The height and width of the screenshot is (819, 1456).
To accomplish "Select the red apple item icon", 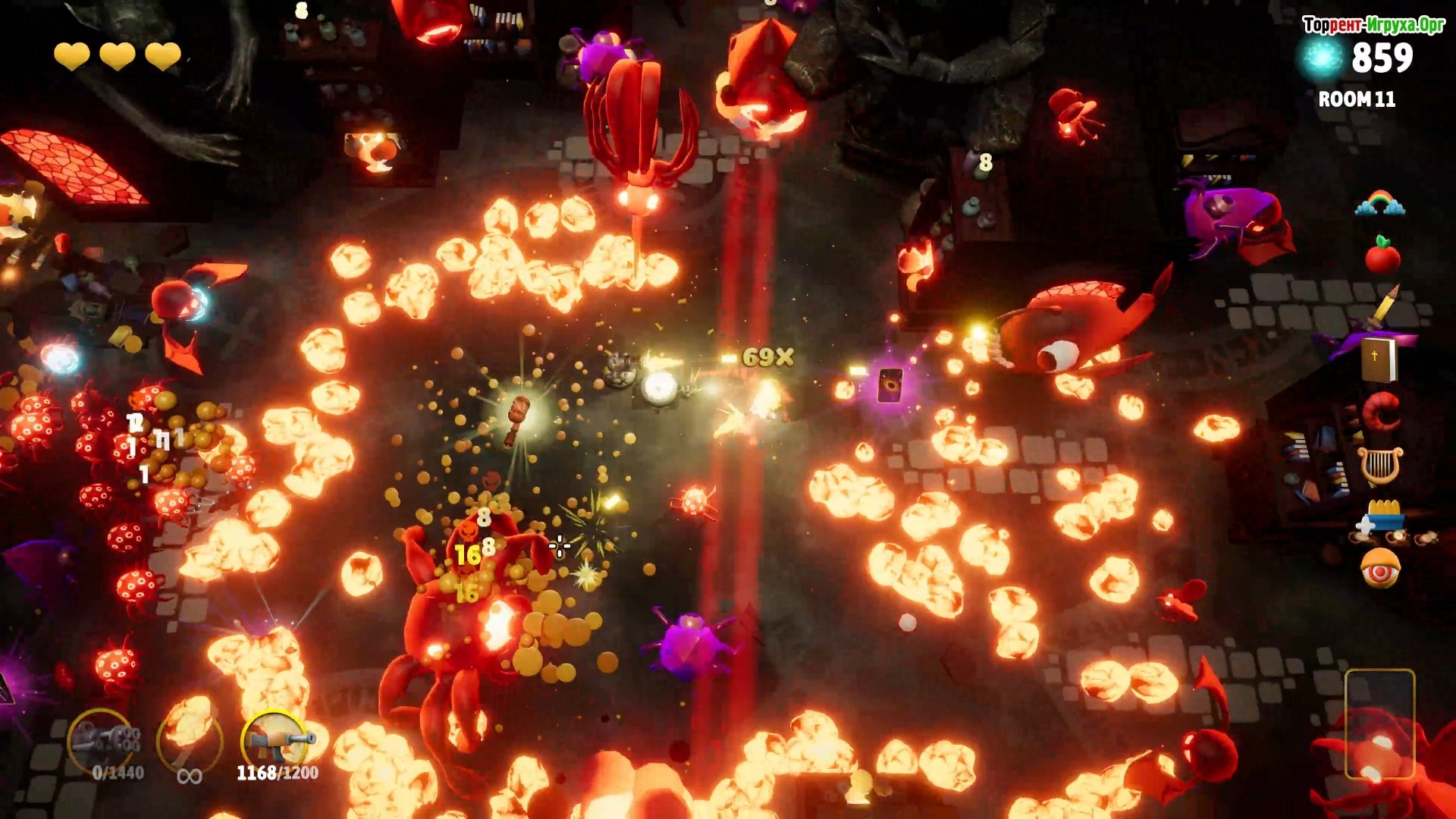I will pos(1382,255).
